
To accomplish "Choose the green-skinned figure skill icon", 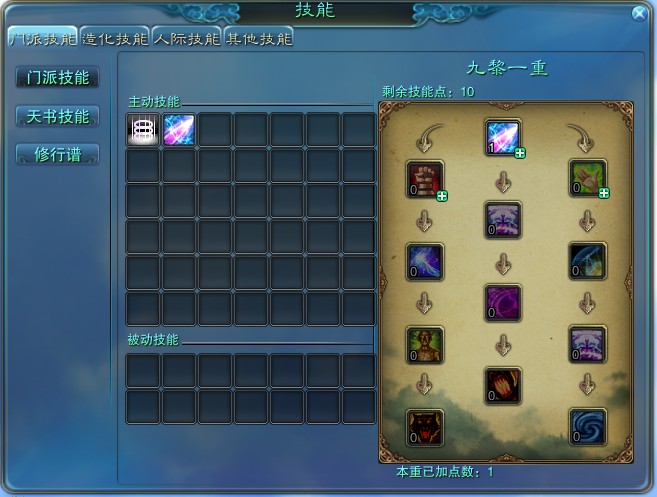I will click(x=424, y=343).
